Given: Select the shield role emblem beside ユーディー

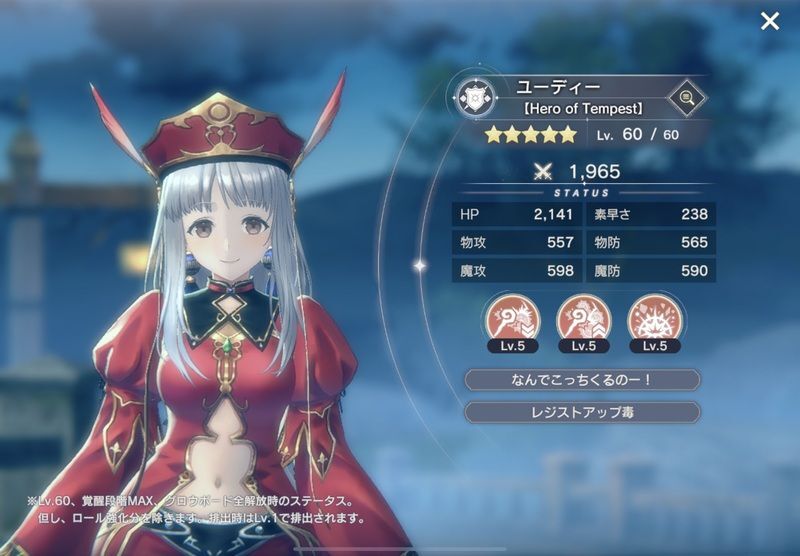Looking at the screenshot, I should pos(471,98).
